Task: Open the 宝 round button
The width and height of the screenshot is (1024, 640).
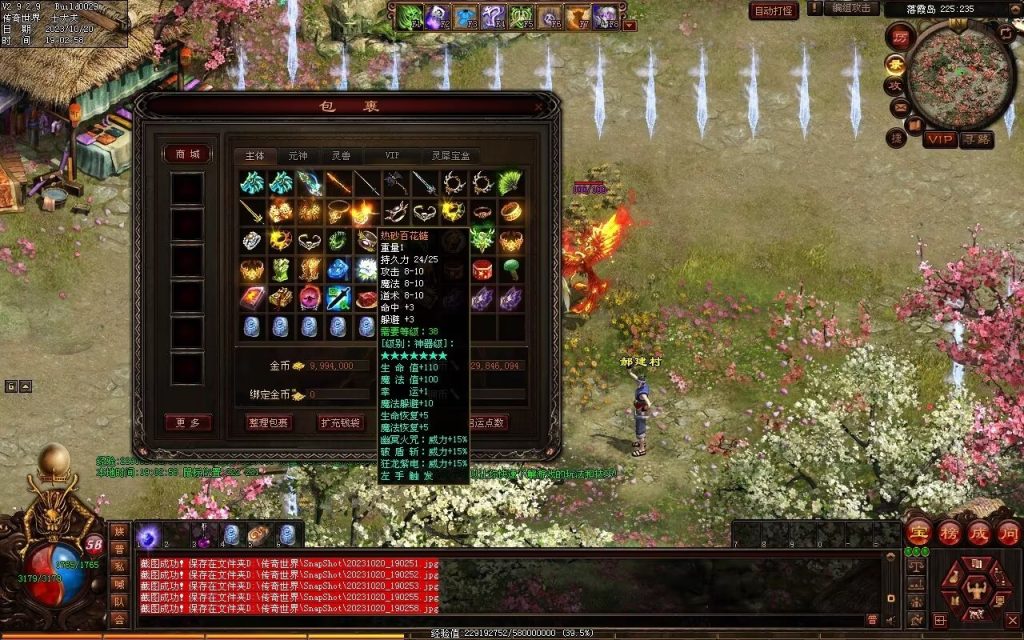Action: pos(917,531)
